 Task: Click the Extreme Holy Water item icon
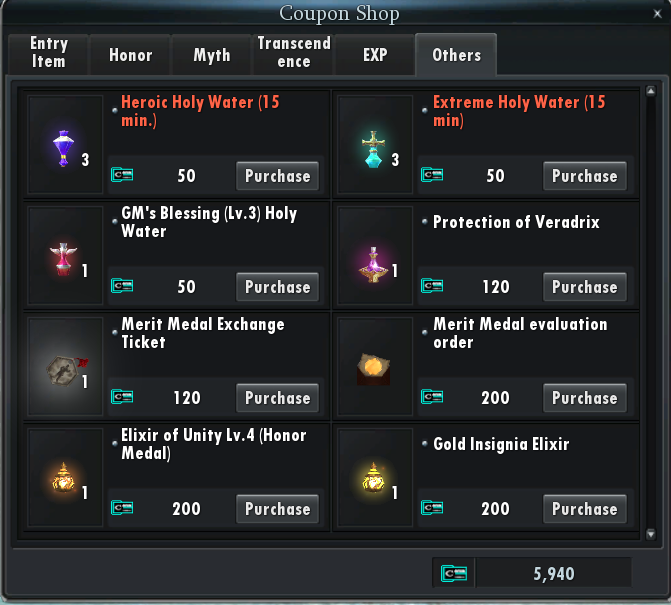tap(374, 145)
